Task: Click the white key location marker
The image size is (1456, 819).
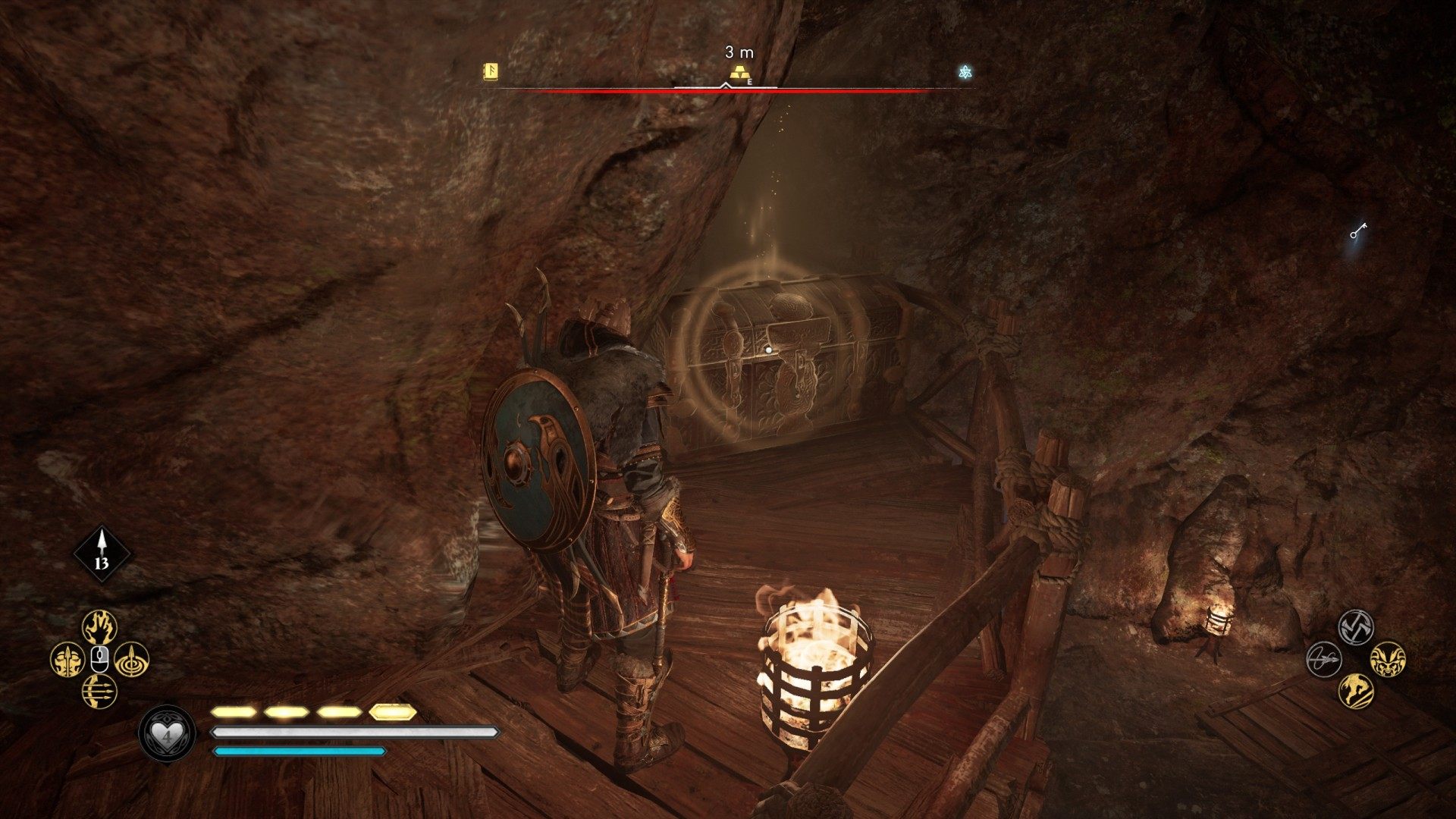Action: 1357,231
